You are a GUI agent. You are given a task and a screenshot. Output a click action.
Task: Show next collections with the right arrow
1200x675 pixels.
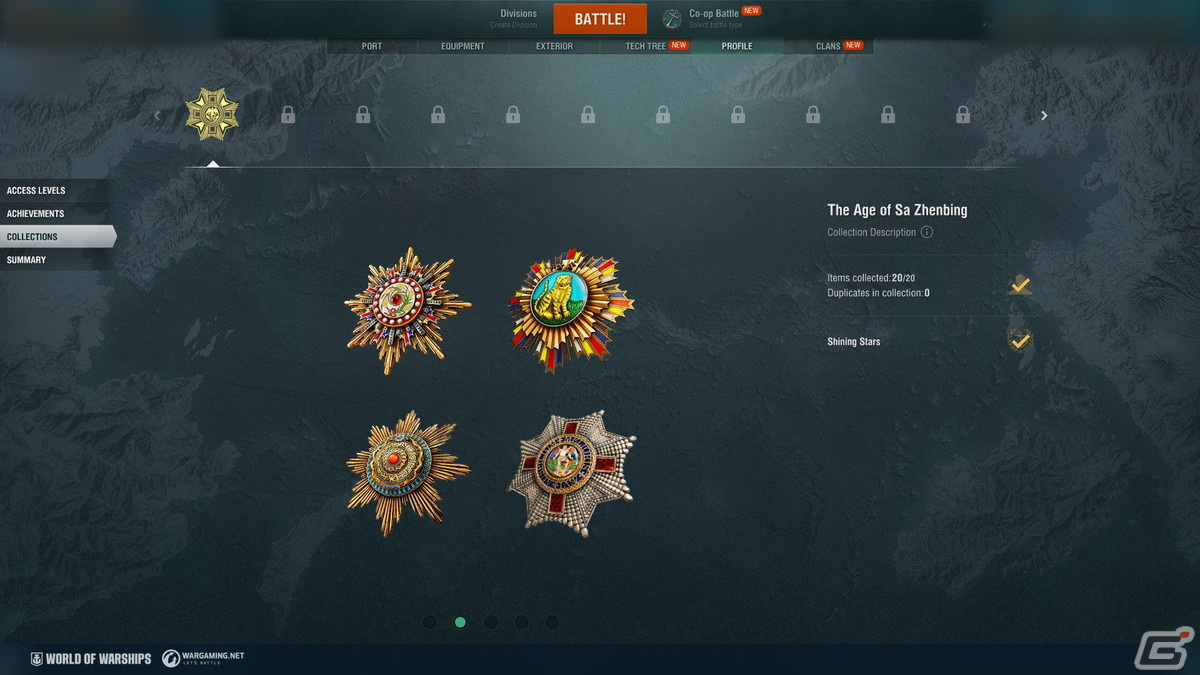point(1044,116)
